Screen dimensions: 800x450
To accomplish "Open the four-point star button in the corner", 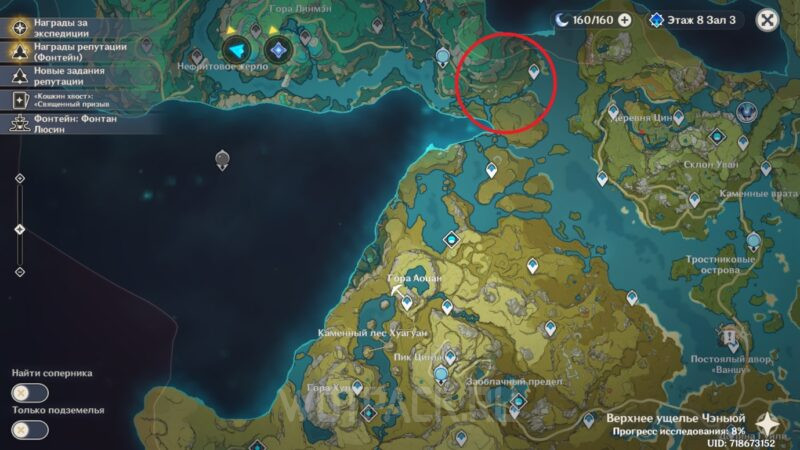I will tap(771, 424).
